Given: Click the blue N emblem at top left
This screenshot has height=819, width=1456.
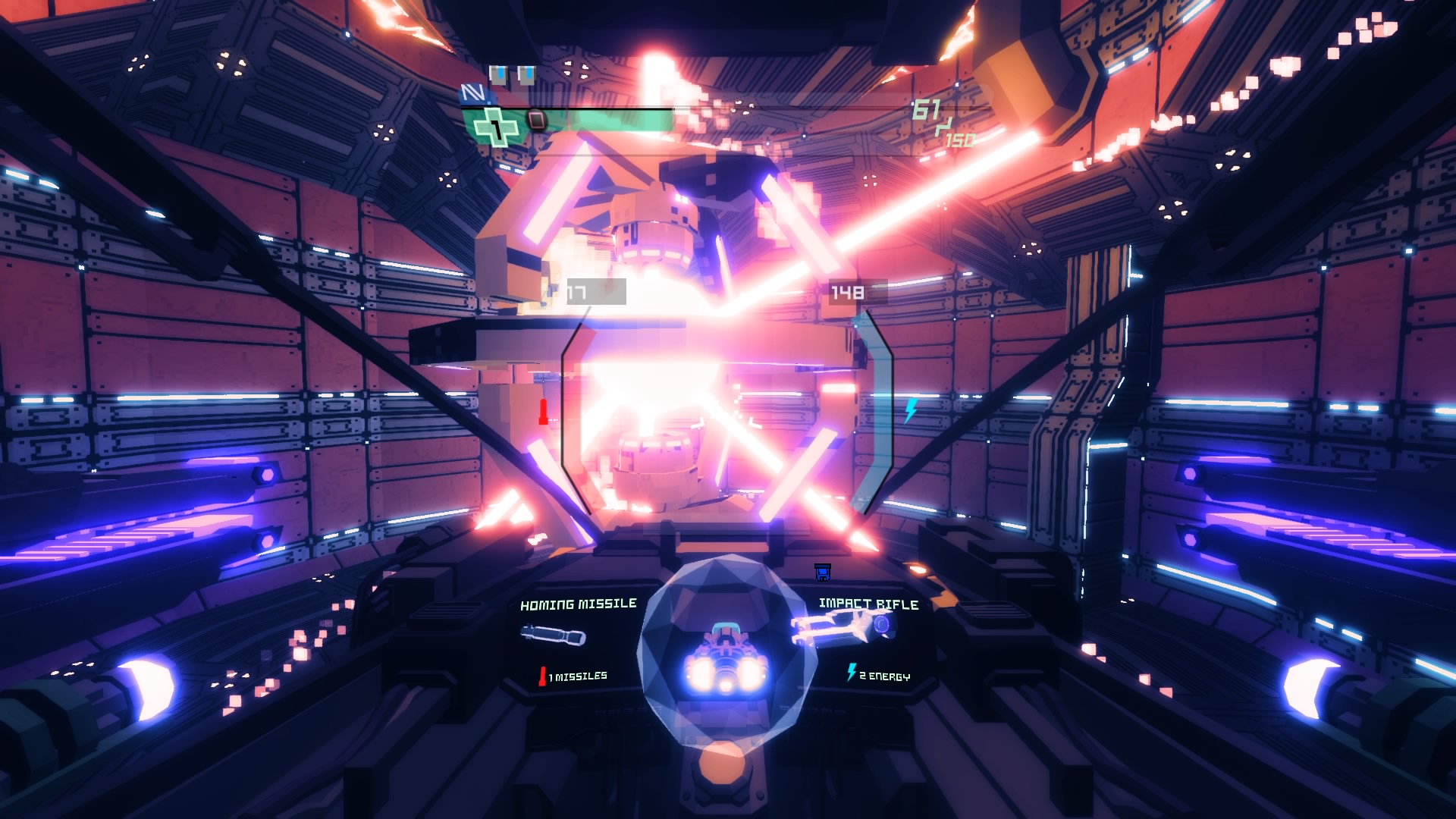Looking at the screenshot, I should (x=474, y=94).
